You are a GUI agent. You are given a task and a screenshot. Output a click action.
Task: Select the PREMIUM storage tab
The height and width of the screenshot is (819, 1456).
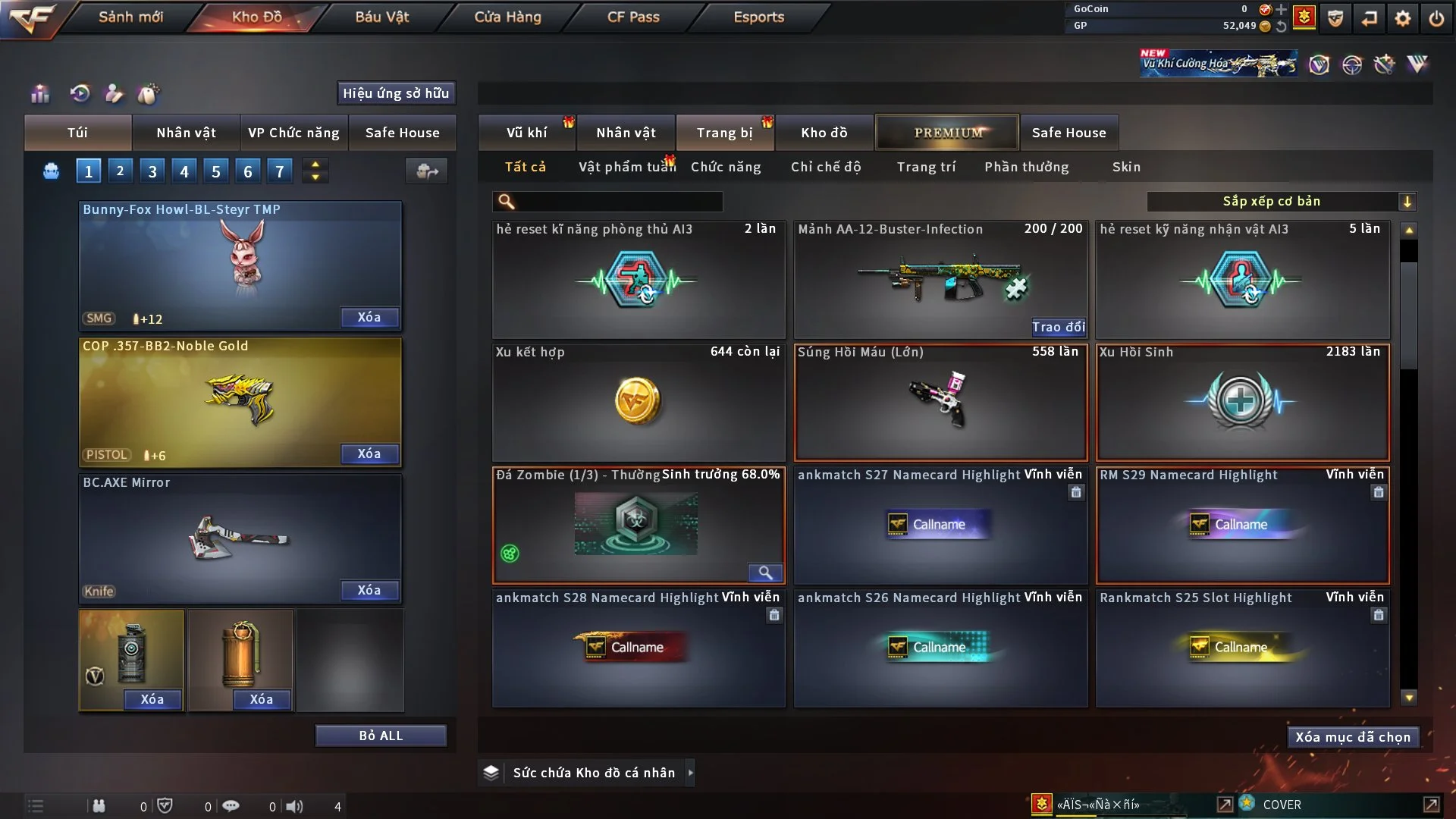[x=948, y=133]
